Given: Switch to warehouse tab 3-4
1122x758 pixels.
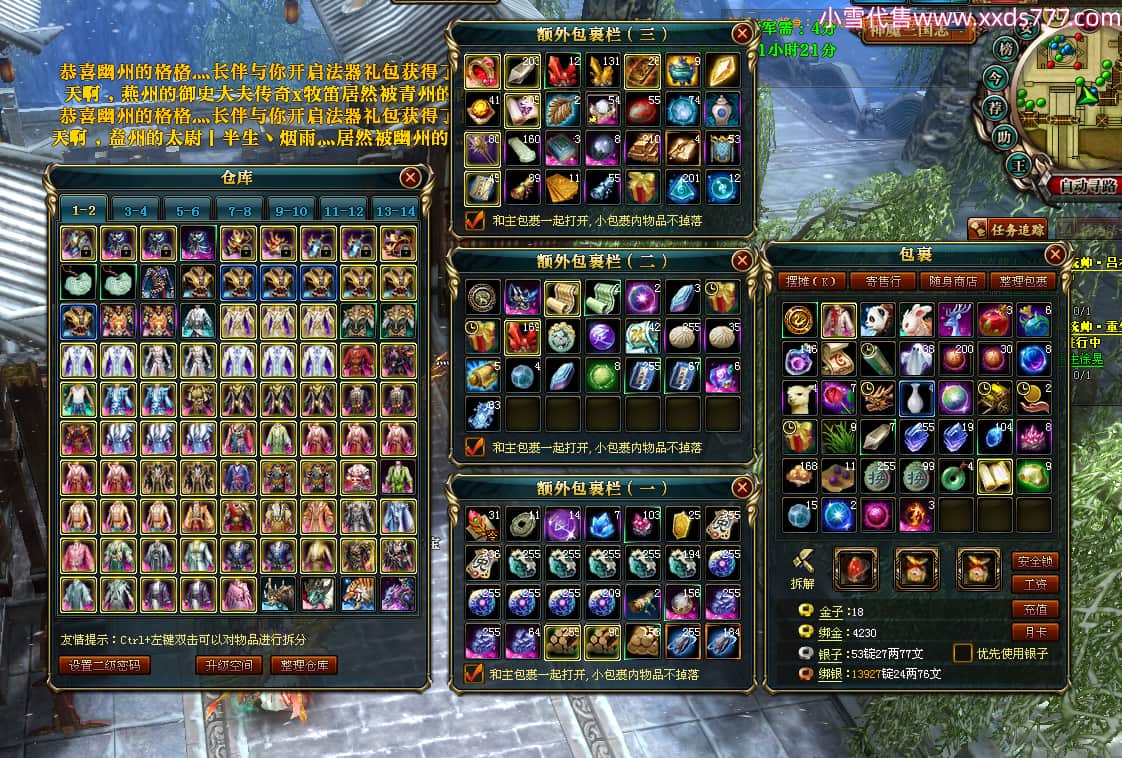Looking at the screenshot, I should (x=136, y=211).
